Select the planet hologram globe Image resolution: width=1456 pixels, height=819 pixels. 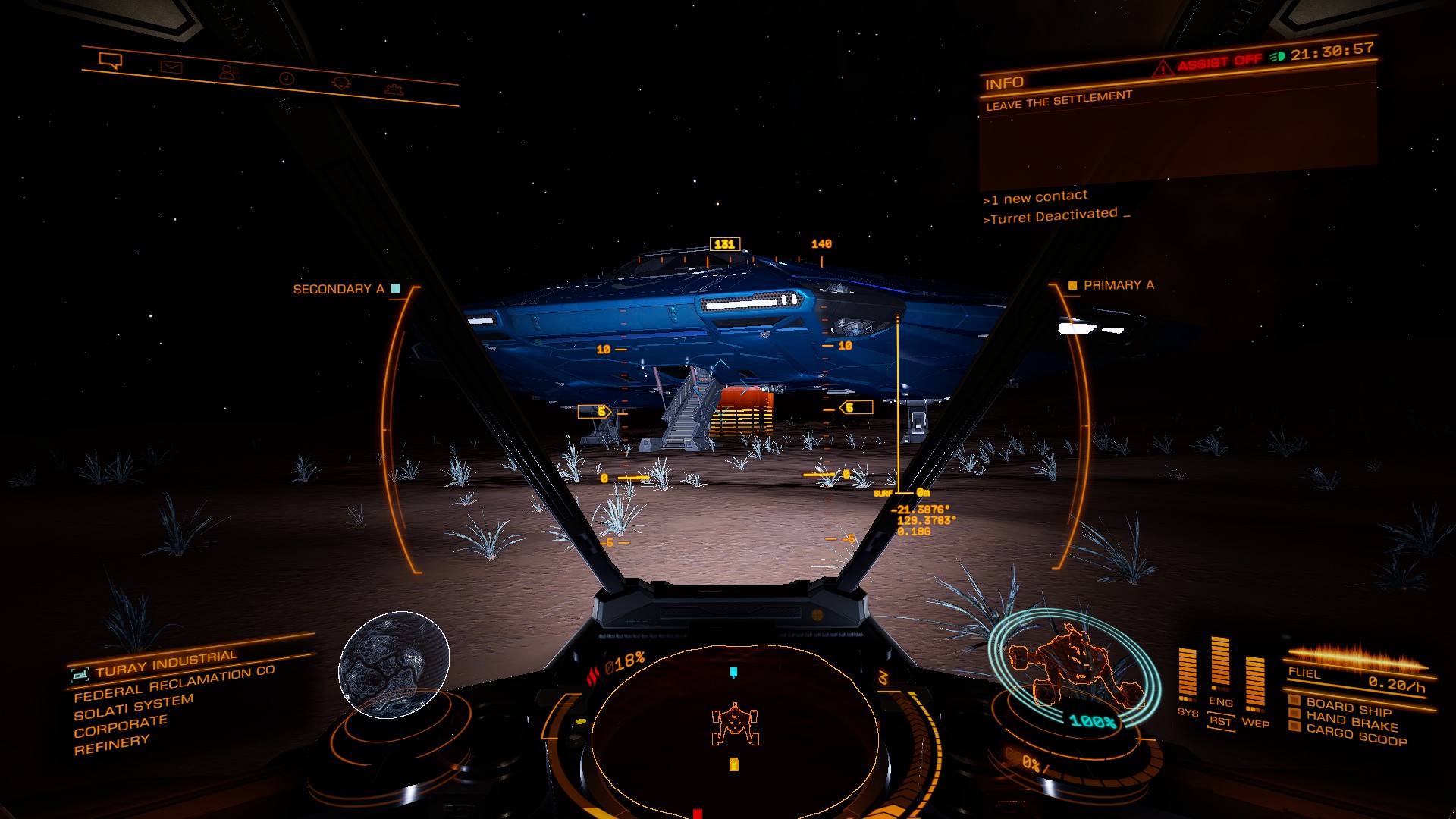point(394,664)
